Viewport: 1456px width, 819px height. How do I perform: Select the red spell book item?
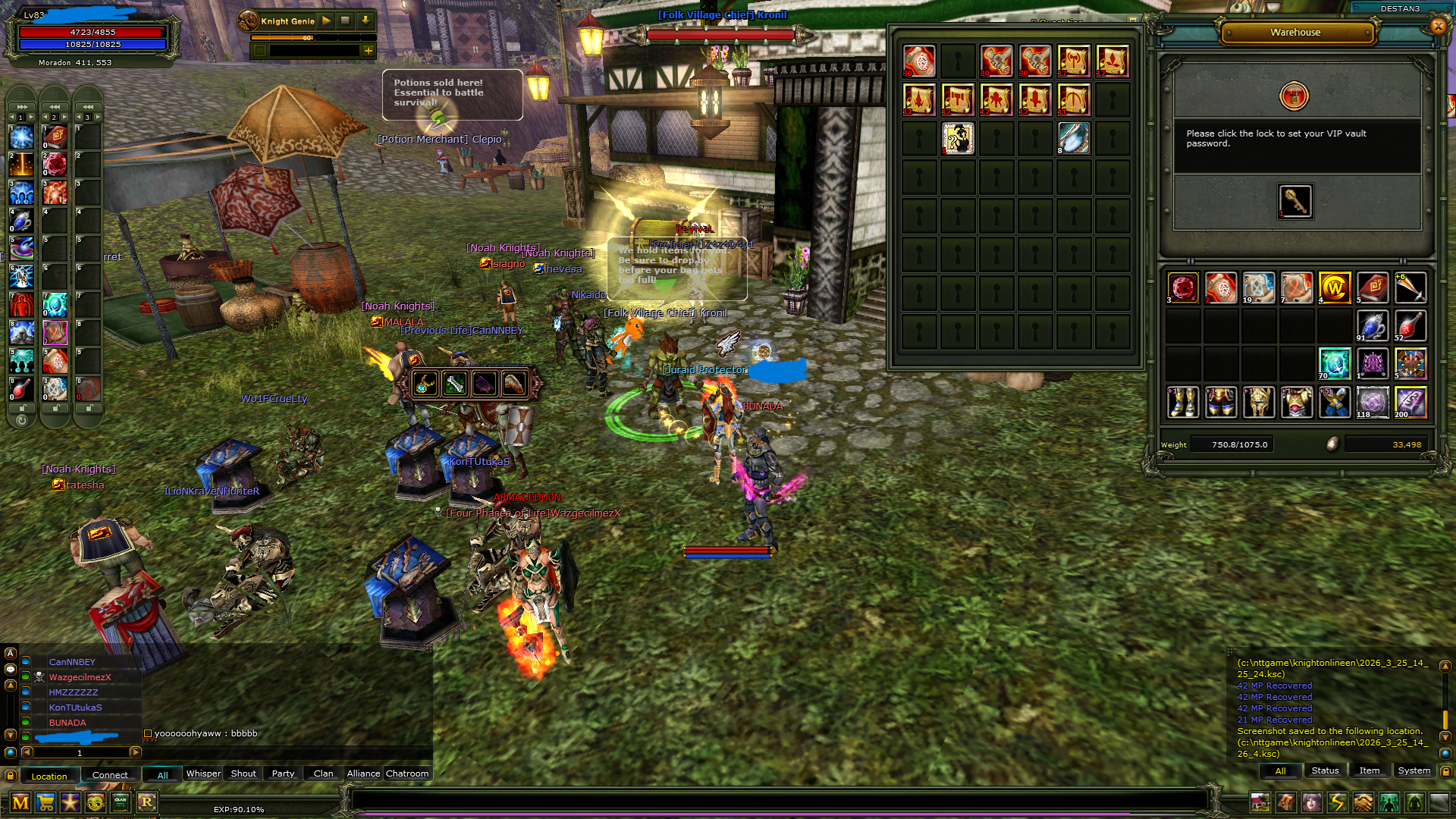(1372, 287)
